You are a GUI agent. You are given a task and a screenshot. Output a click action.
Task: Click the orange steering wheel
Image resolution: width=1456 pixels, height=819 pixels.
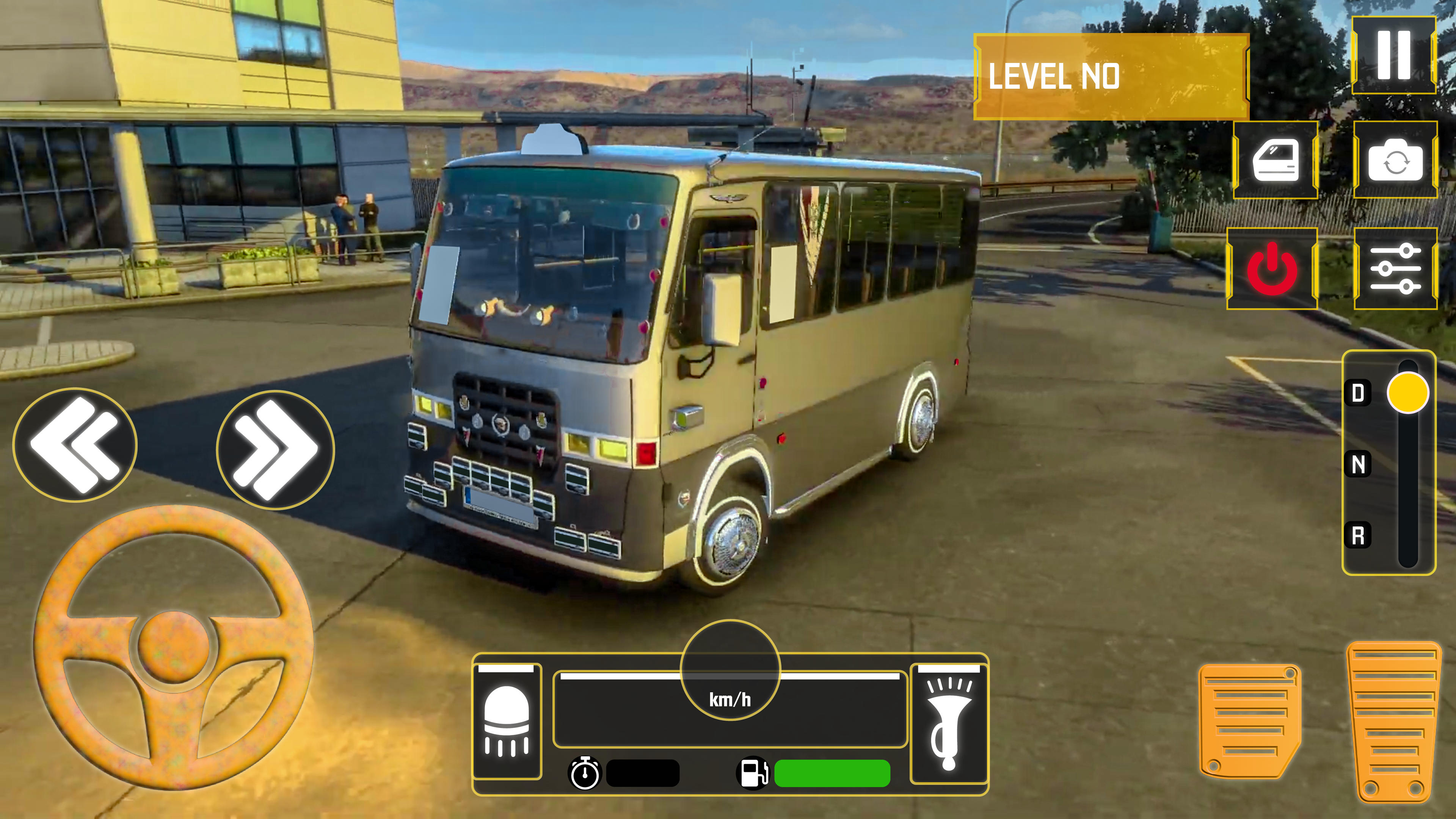click(x=174, y=647)
